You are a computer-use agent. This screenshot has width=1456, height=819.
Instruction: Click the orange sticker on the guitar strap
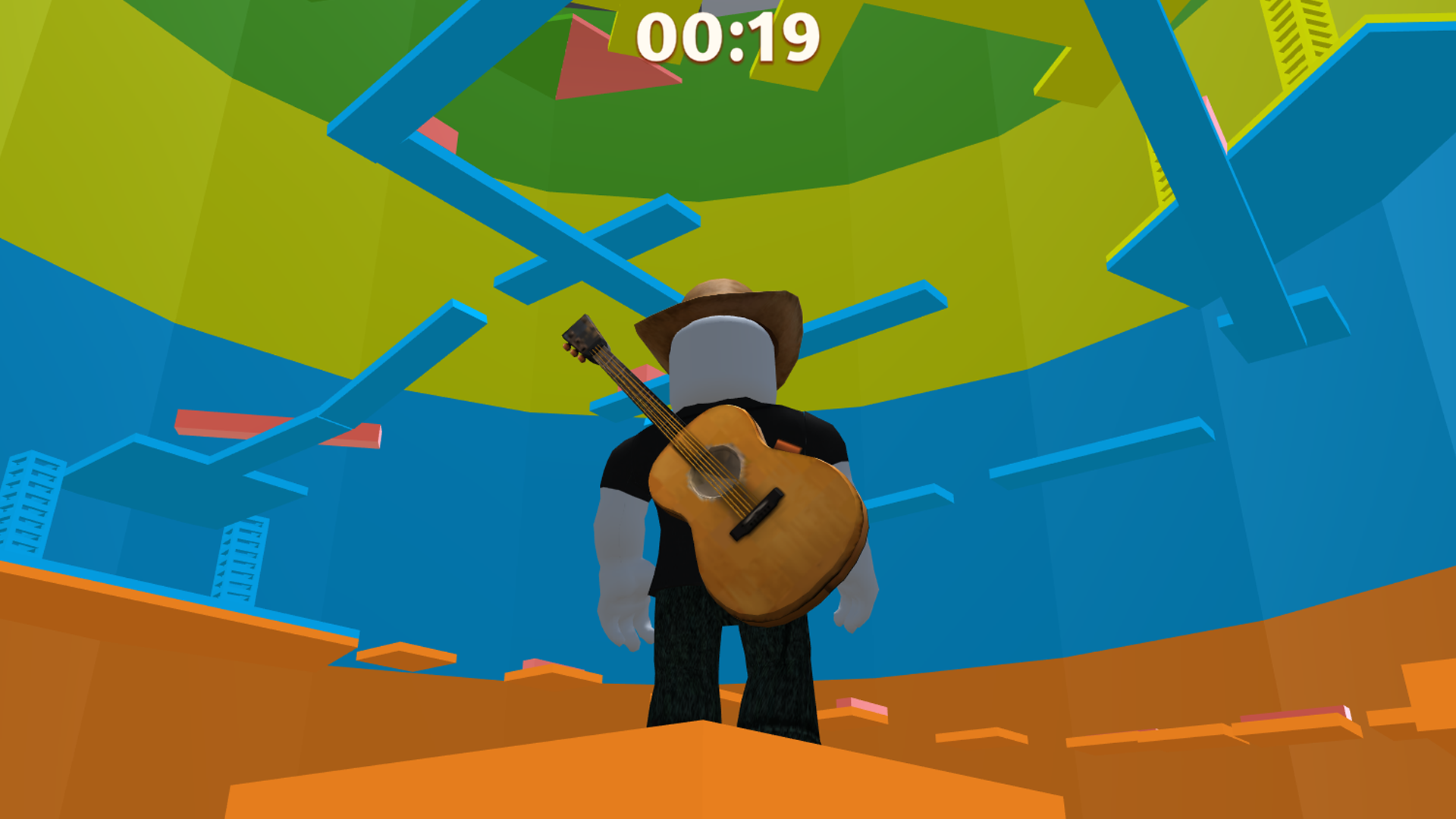pos(789,447)
